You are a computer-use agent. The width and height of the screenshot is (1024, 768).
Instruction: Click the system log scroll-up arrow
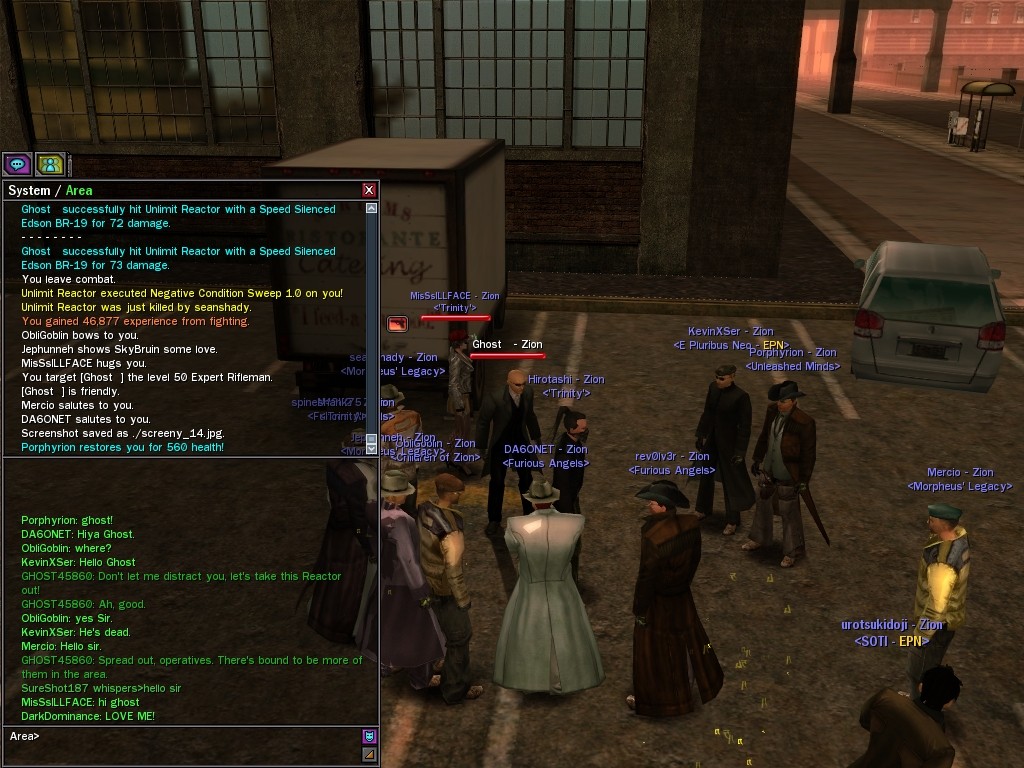(372, 209)
